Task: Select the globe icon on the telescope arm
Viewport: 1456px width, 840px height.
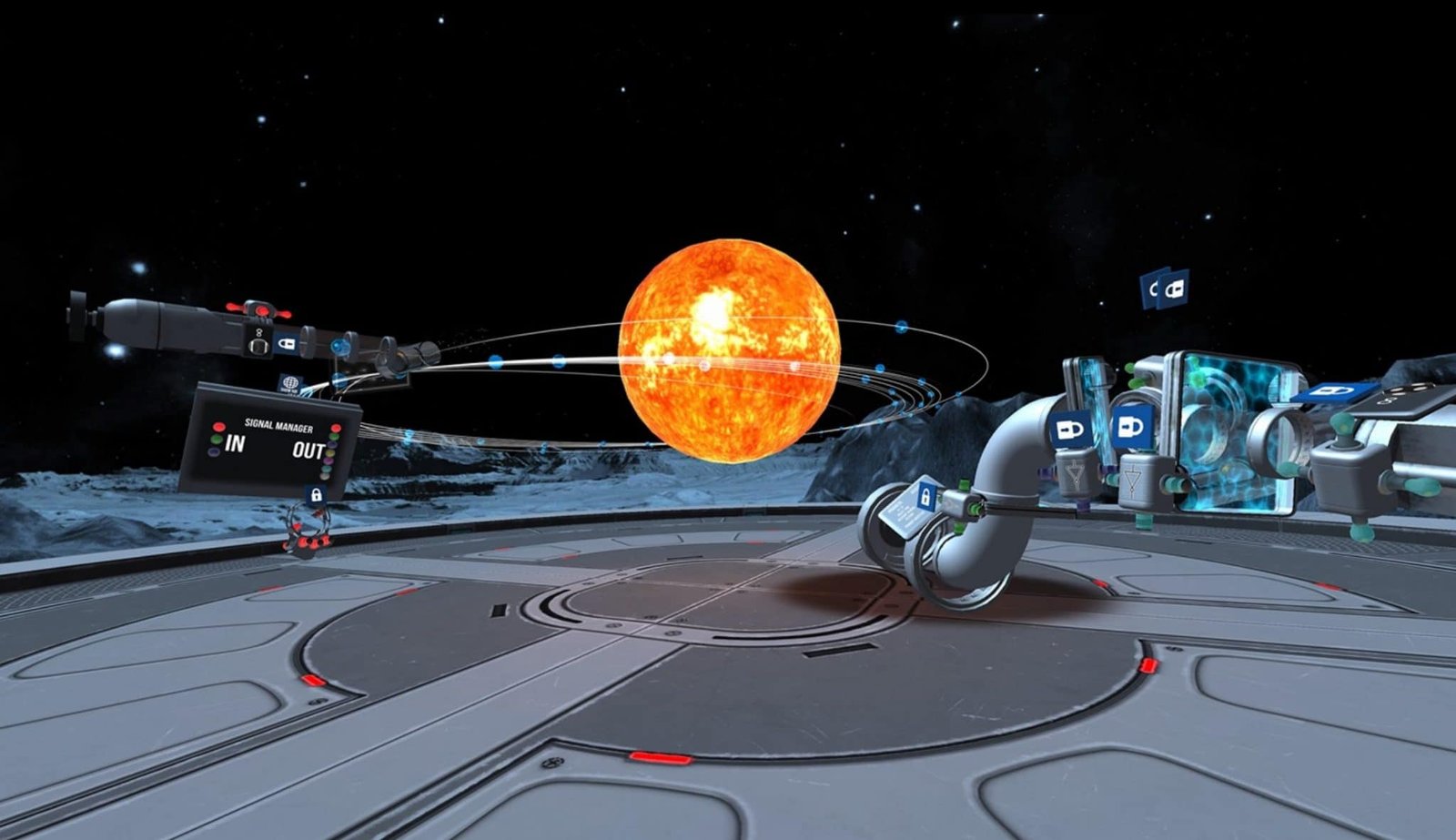Action: coord(289,382)
